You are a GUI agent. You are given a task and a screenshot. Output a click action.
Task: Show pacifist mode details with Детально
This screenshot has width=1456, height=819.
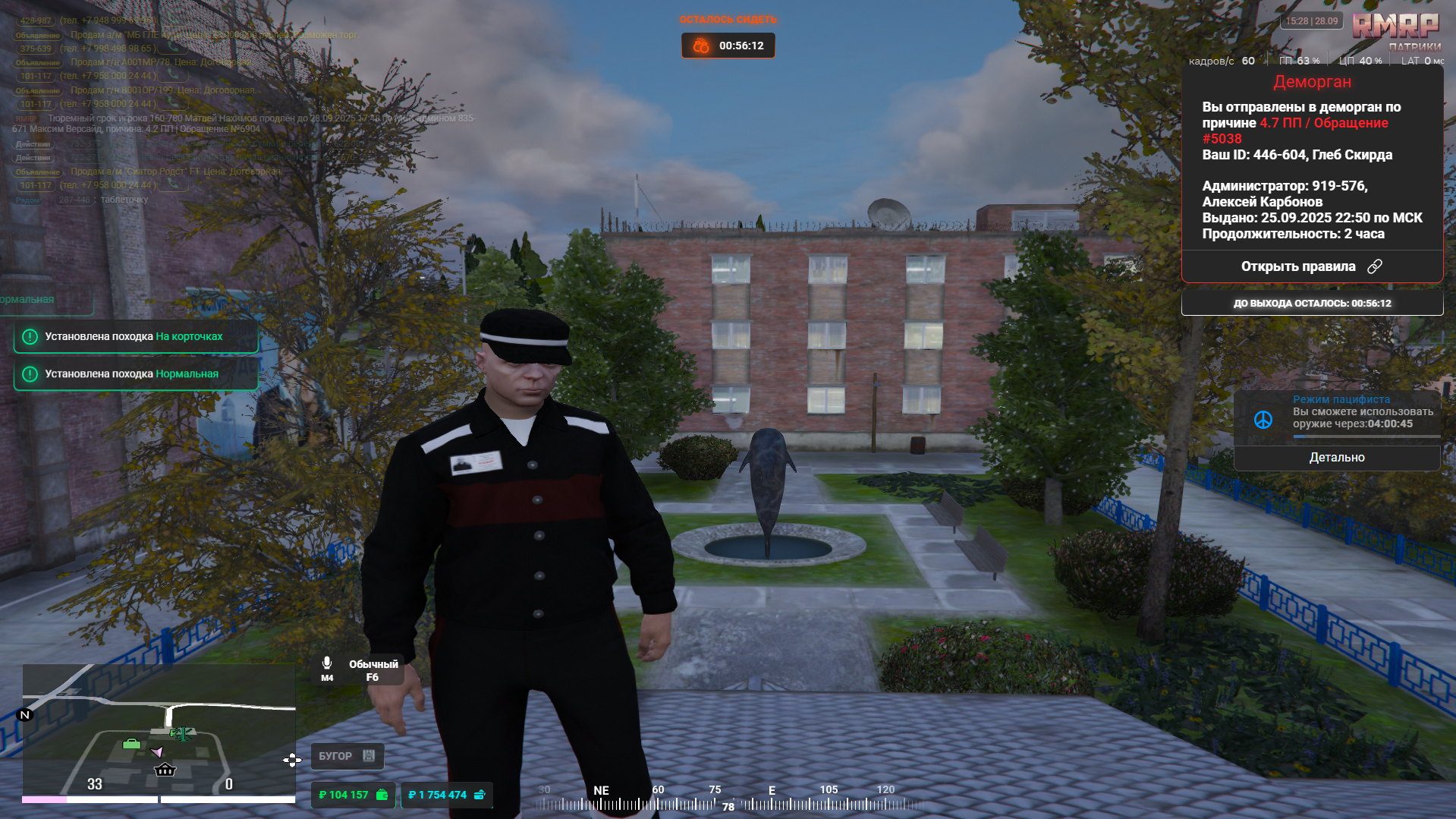tap(1336, 458)
